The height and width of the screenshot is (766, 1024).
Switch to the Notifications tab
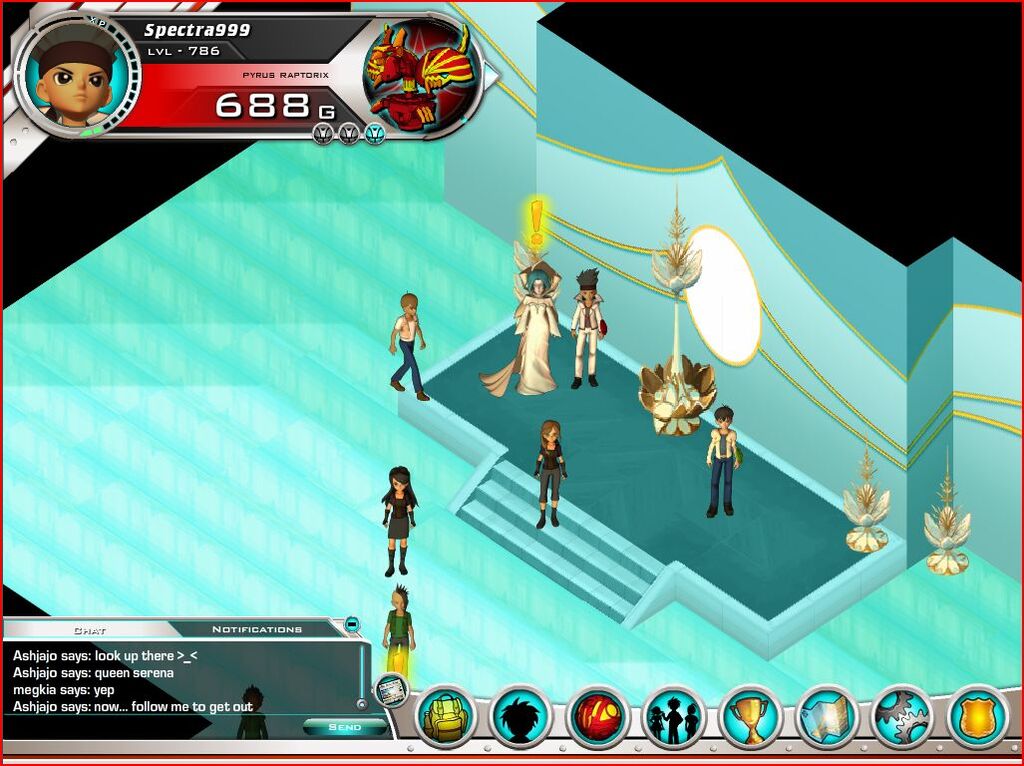tap(256, 629)
